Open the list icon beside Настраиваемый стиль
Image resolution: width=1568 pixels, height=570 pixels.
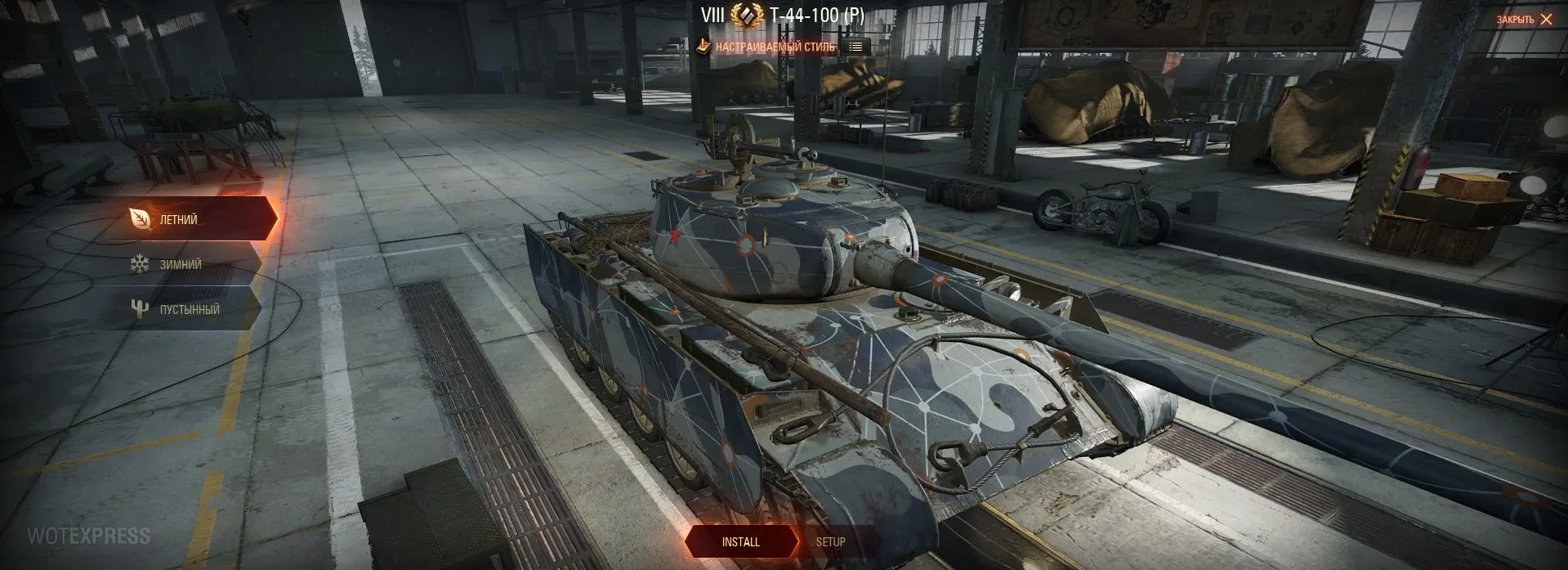point(855,47)
